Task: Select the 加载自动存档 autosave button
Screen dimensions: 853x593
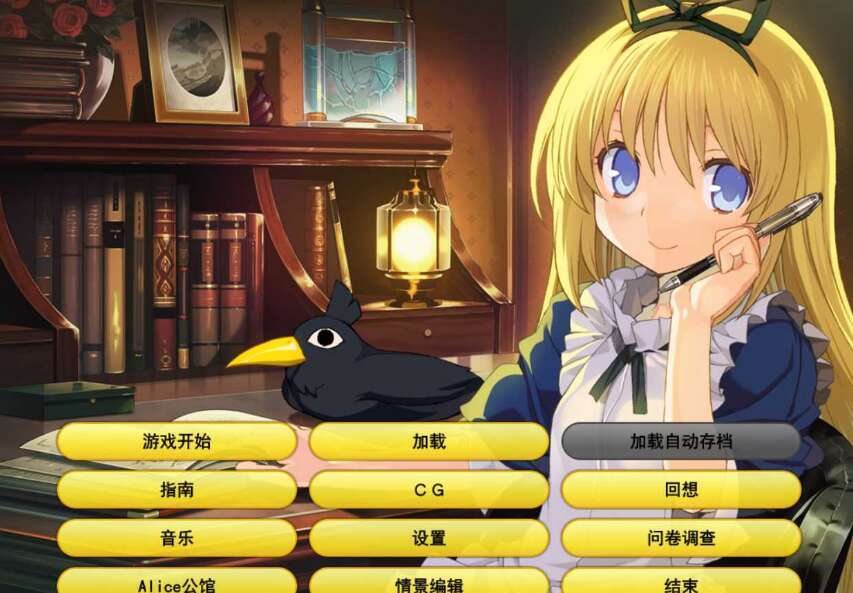Action: point(681,441)
